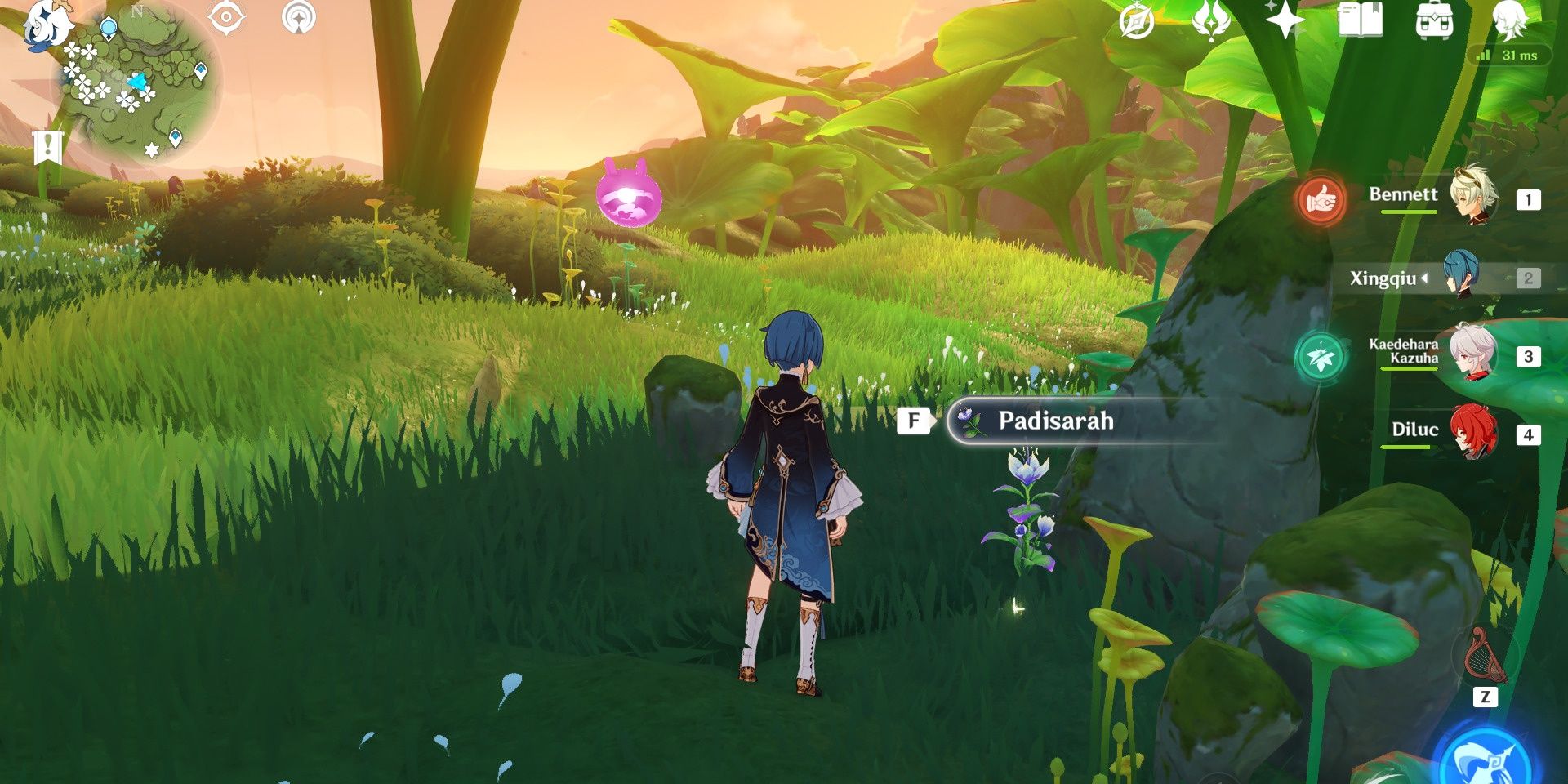Trigger Bennett's red elemental burst icon
Image resolution: width=1568 pixels, height=784 pixels.
(1321, 199)
